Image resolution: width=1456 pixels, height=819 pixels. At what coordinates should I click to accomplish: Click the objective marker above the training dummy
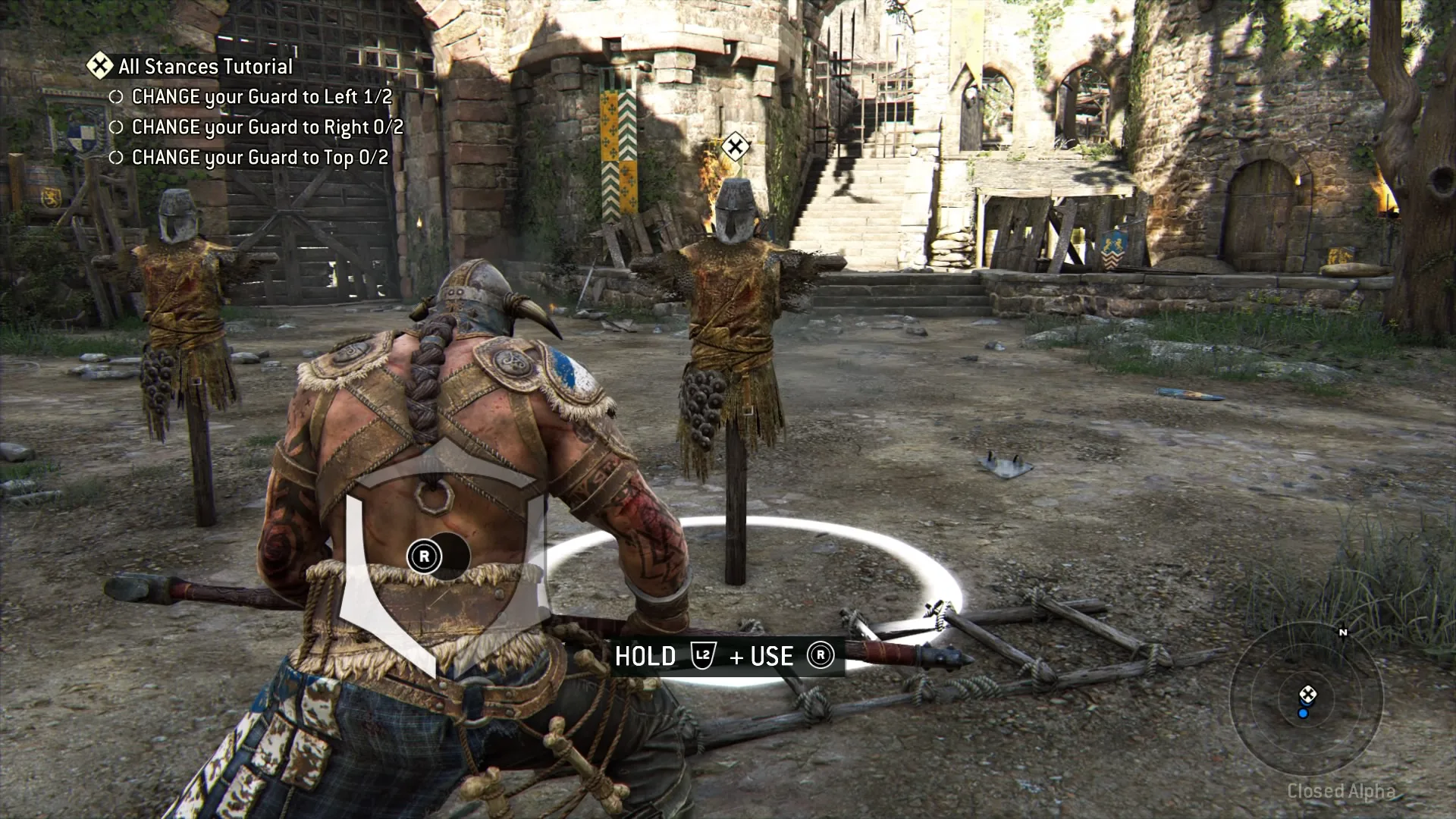734,146
